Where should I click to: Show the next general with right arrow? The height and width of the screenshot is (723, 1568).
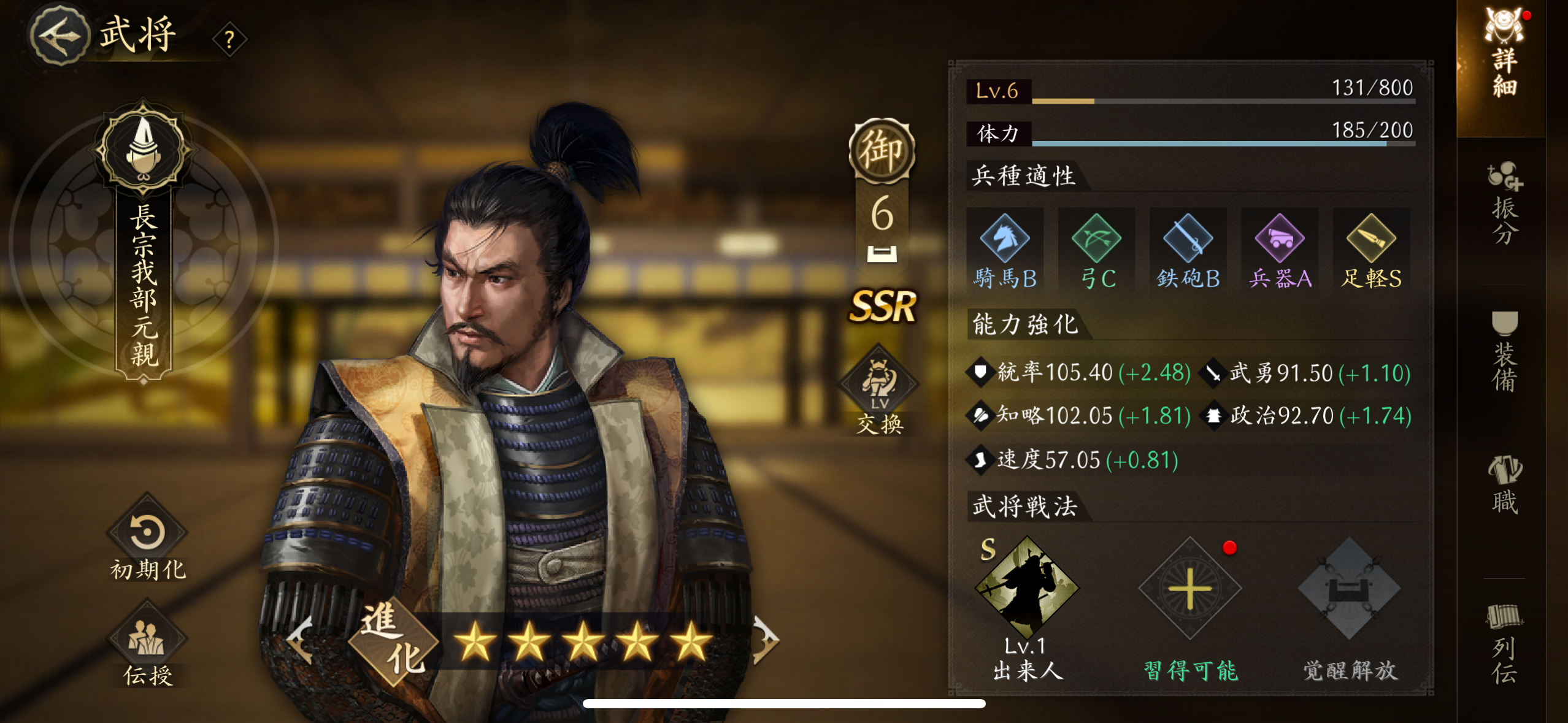pos(764,640)
